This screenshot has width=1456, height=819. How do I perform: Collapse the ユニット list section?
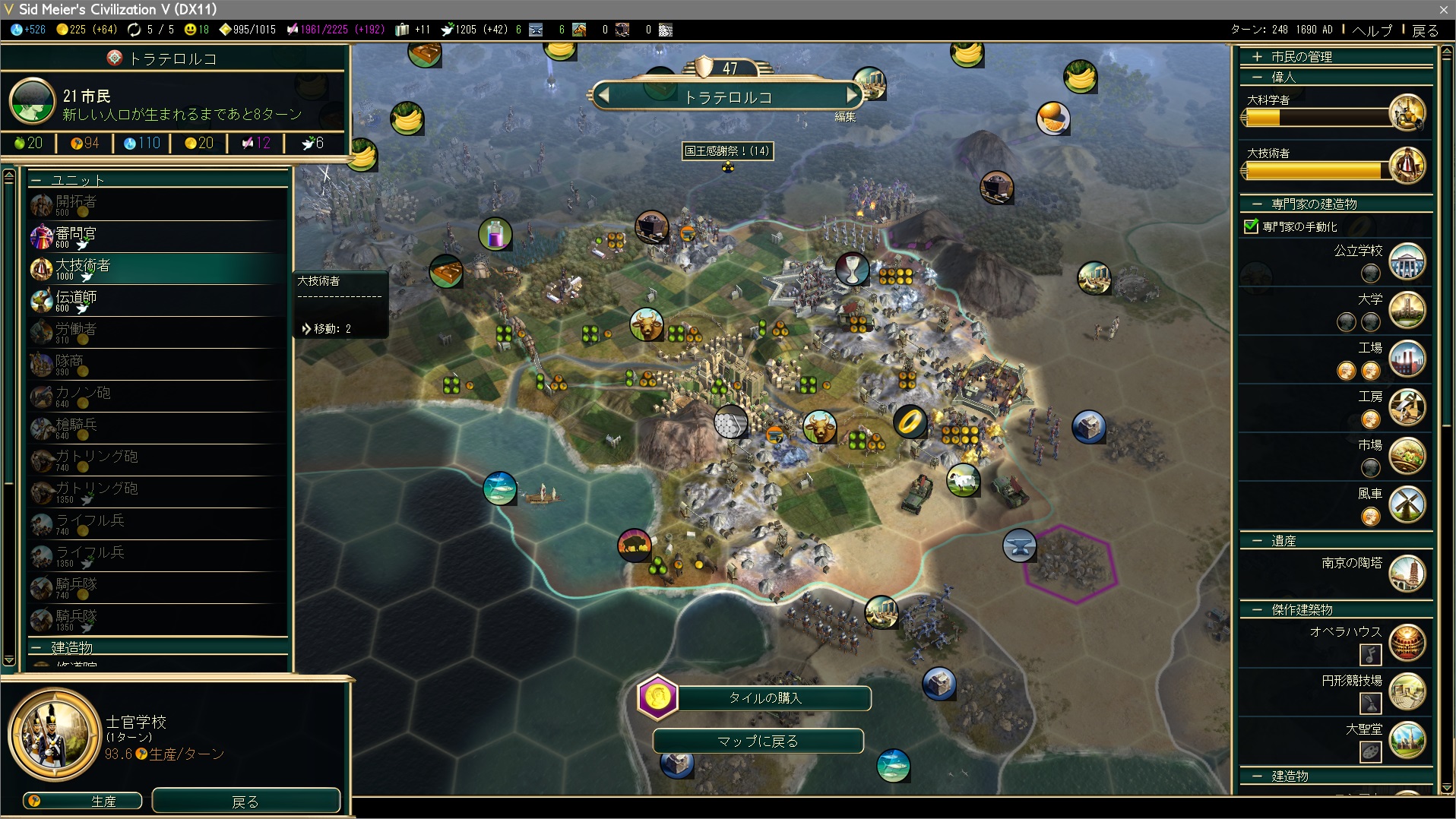[76, 180]
